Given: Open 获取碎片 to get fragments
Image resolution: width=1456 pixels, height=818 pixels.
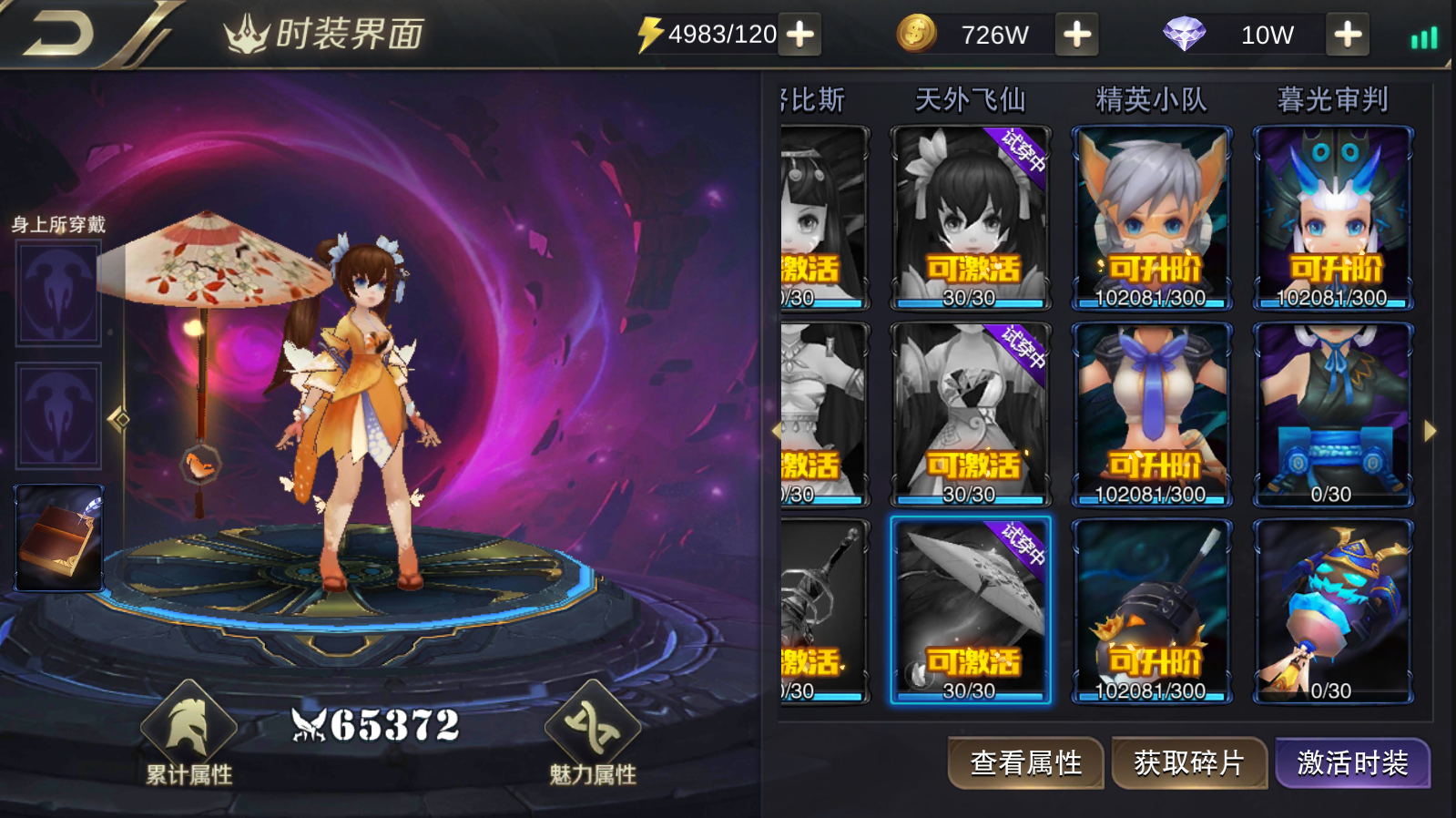Looking at the screenshot, I should click(x=1188, y=762).
